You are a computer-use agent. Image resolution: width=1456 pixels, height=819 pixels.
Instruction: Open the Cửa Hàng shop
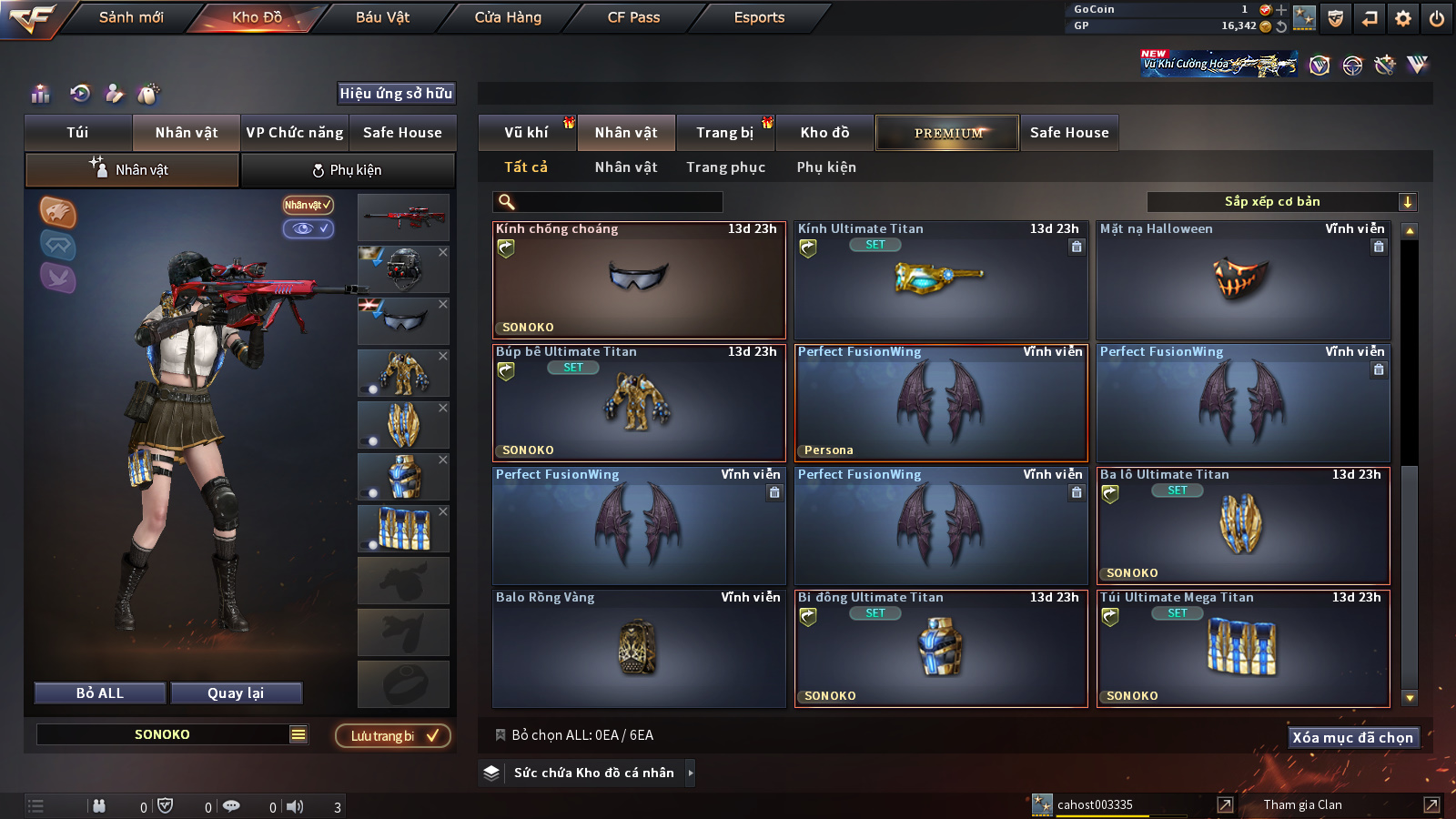pyautogui.click(x=508, y=17)
